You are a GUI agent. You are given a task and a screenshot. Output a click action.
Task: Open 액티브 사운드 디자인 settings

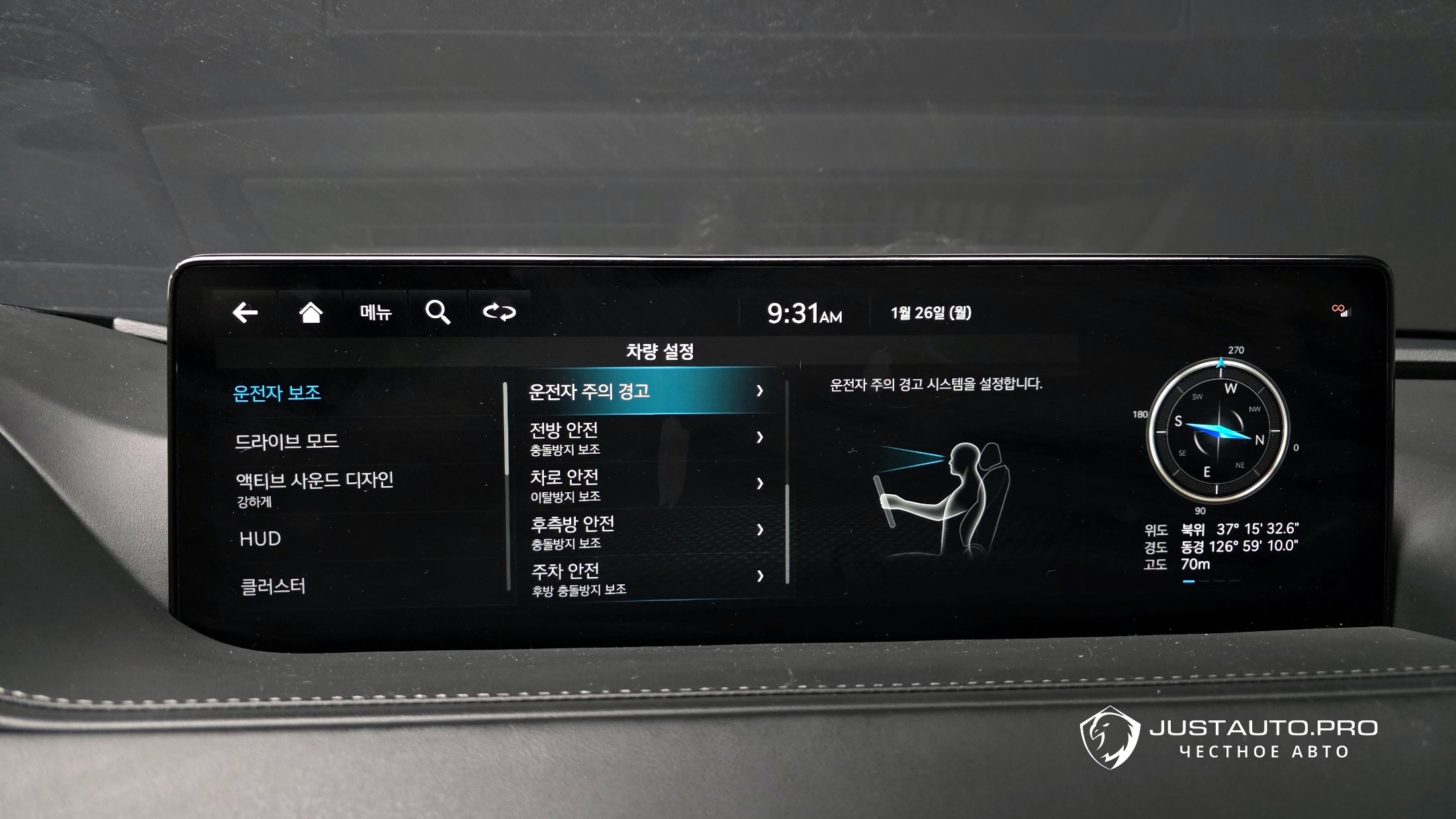(315, 488)
